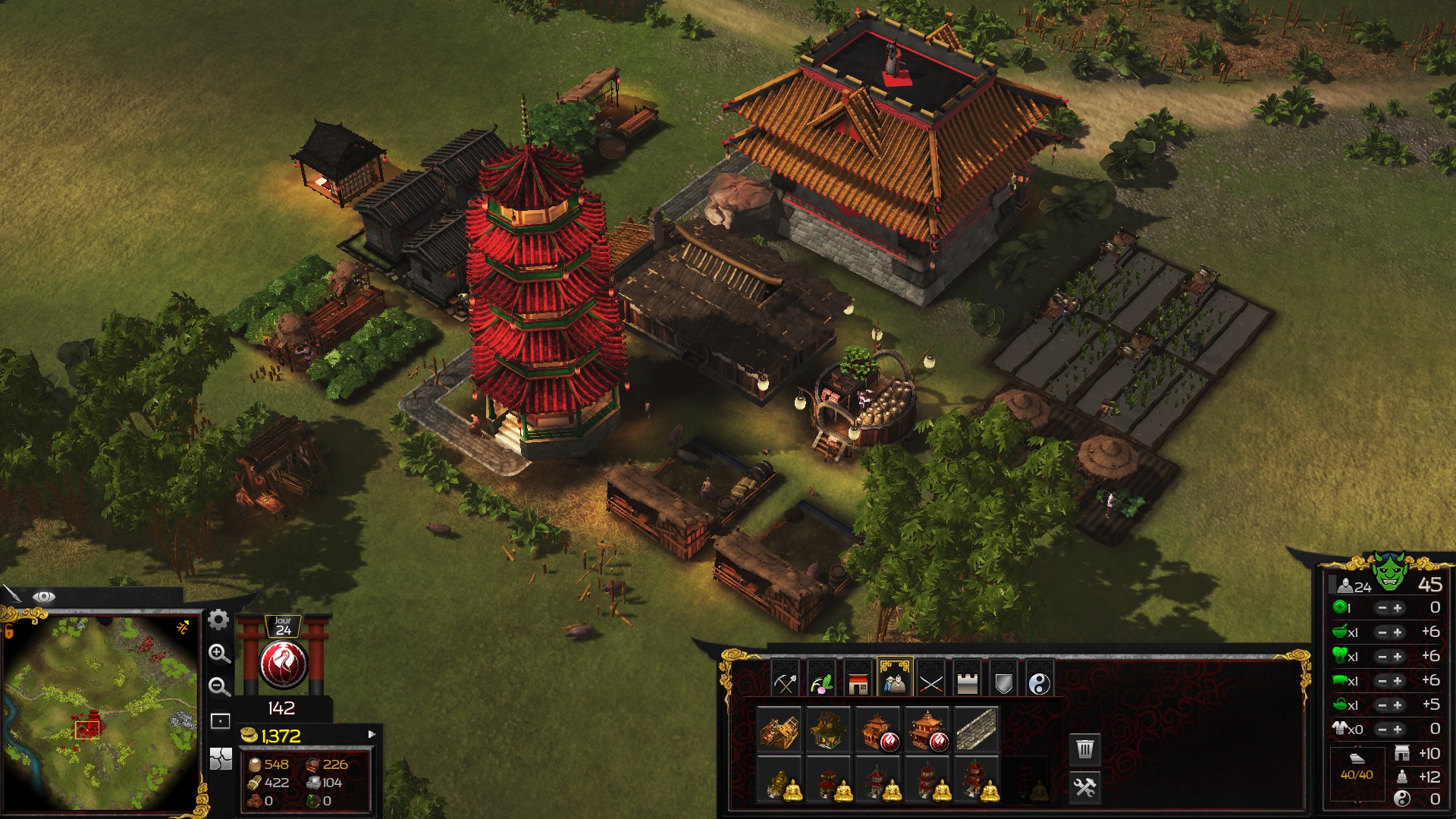Activate the trash can delete tool
This screenshot has width=1456, height=819.
pos(1085,749)
